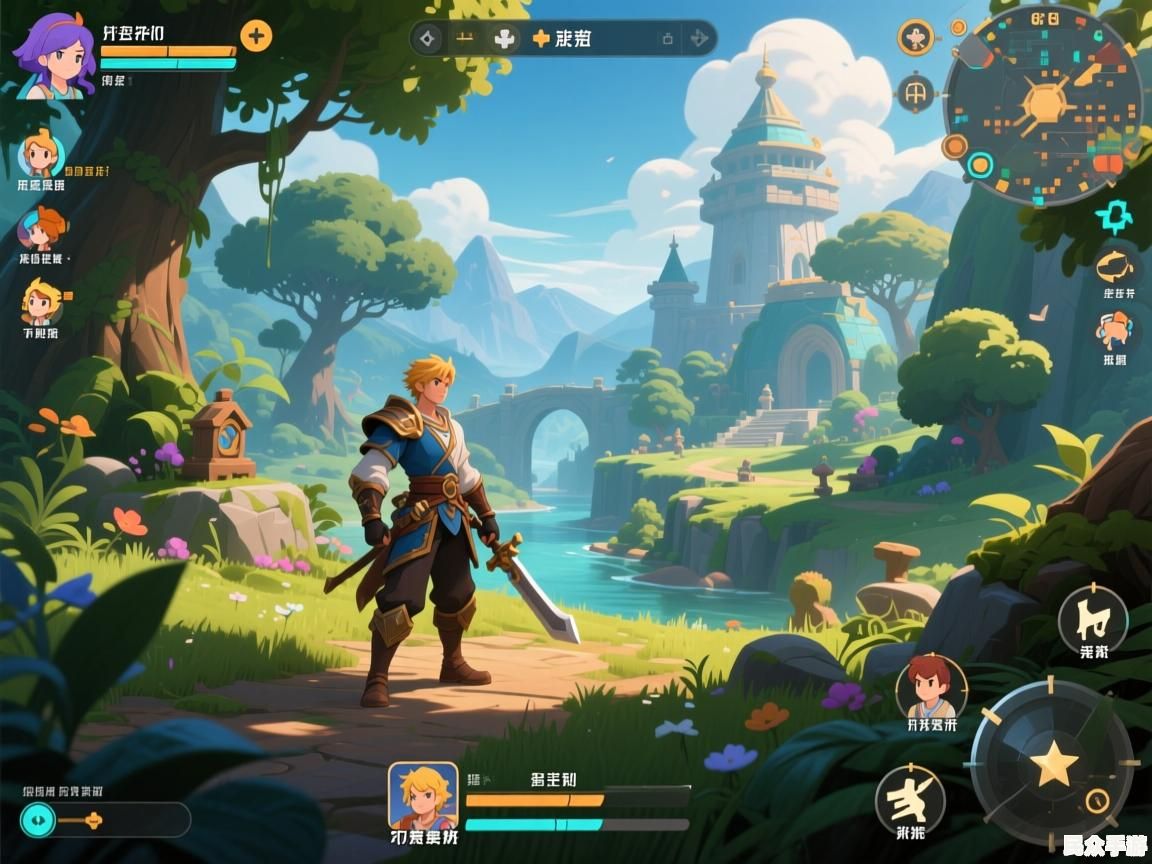Open the gate-symbol button left of the minimap
Screen dimensions: 1152x864
point(915,94)
